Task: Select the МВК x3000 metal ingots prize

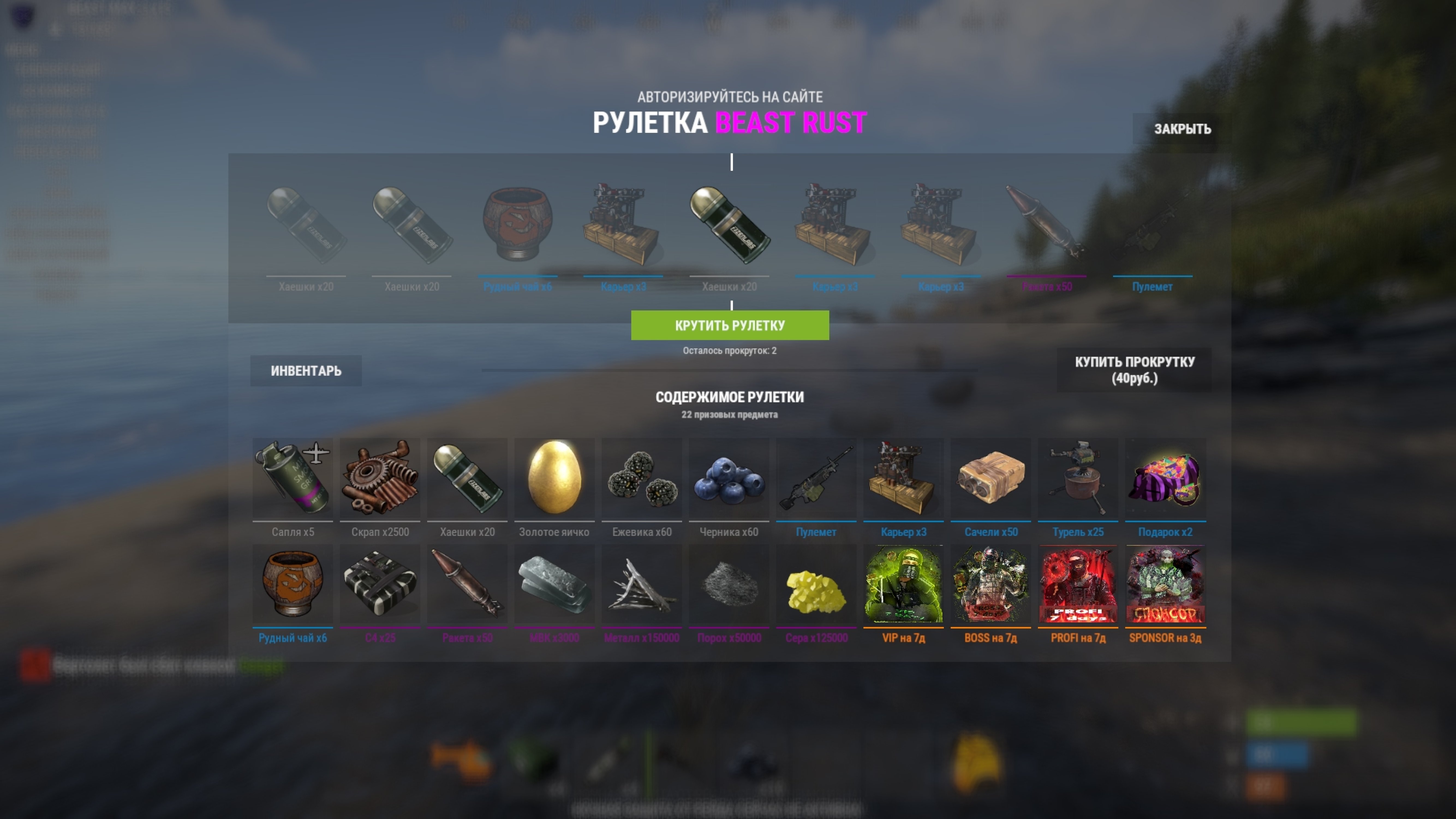Action: (x=554, y=585)
